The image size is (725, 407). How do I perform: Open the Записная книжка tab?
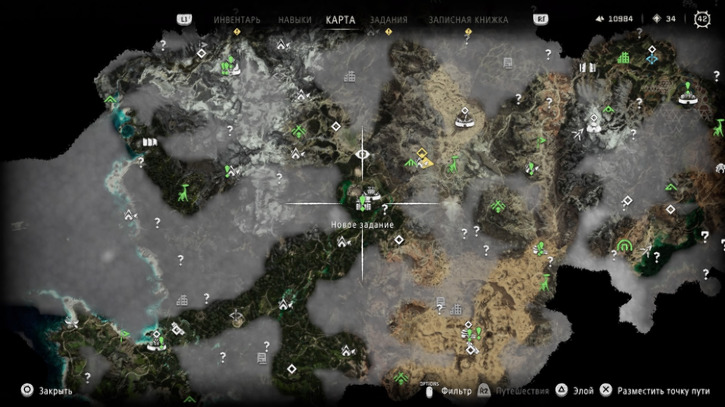(468, 19)
